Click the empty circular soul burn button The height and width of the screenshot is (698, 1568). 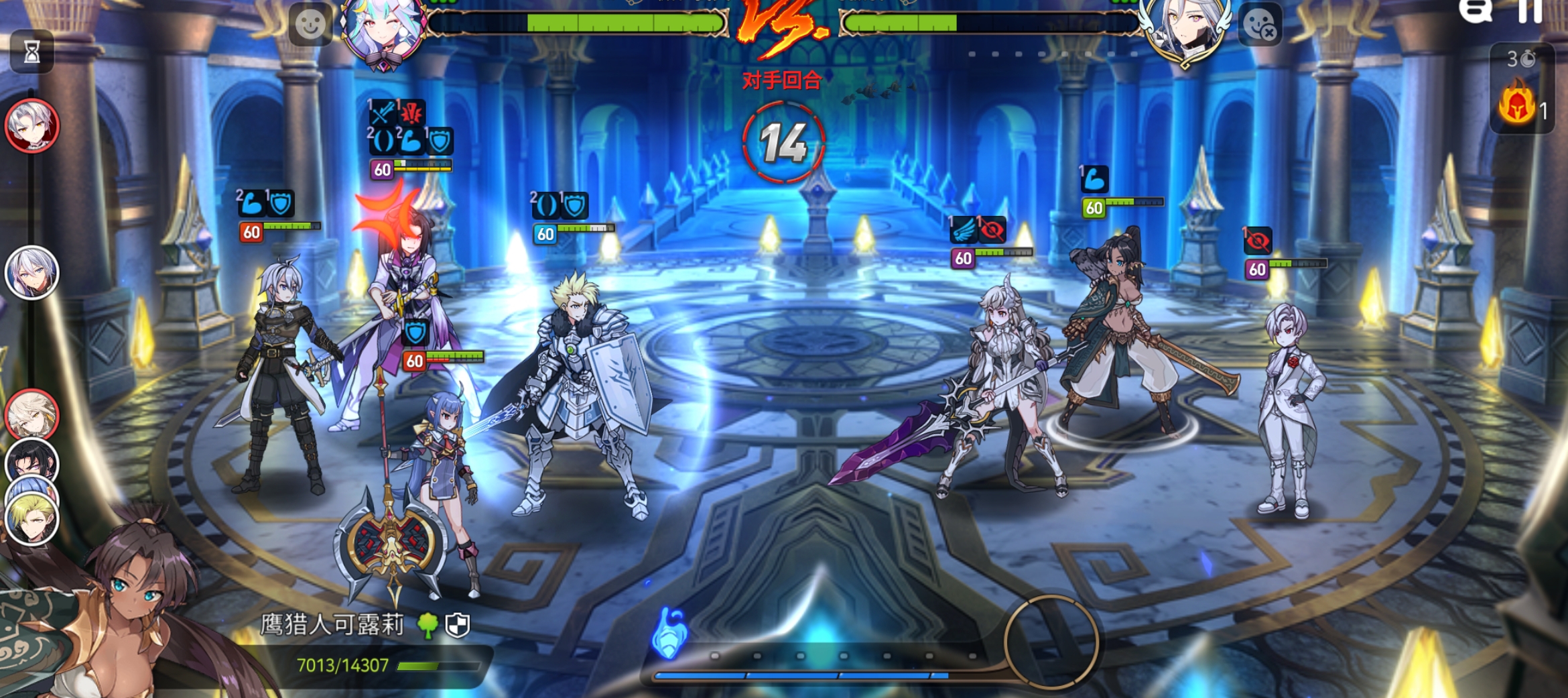pyautogui.click(x=1051, y=642)
